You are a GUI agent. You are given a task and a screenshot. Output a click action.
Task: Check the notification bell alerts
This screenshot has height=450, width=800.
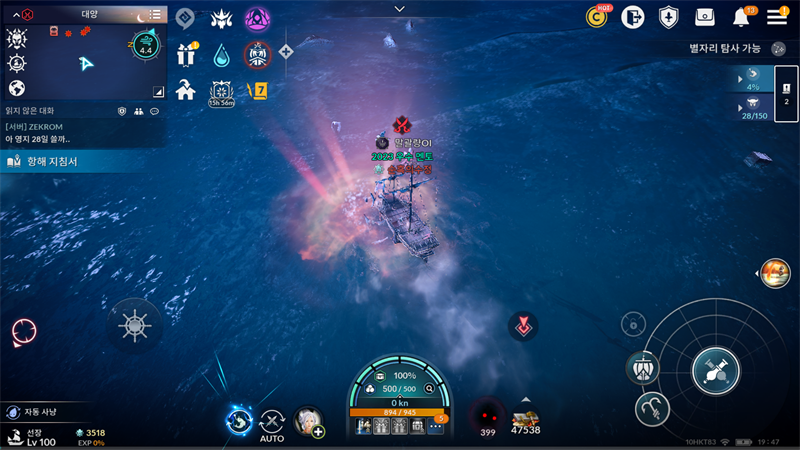(741, 17)
